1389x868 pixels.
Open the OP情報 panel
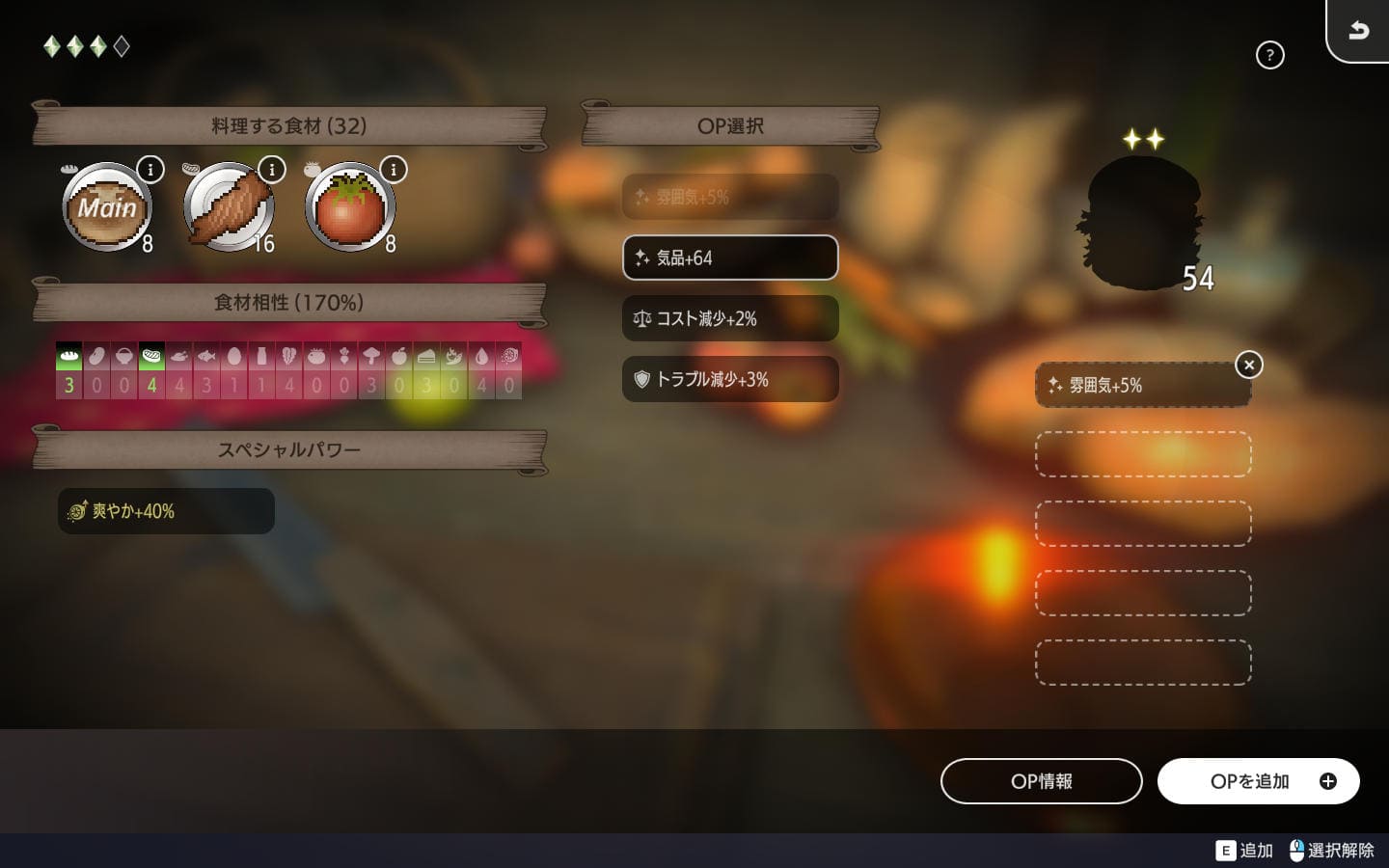coord(1041,781)
